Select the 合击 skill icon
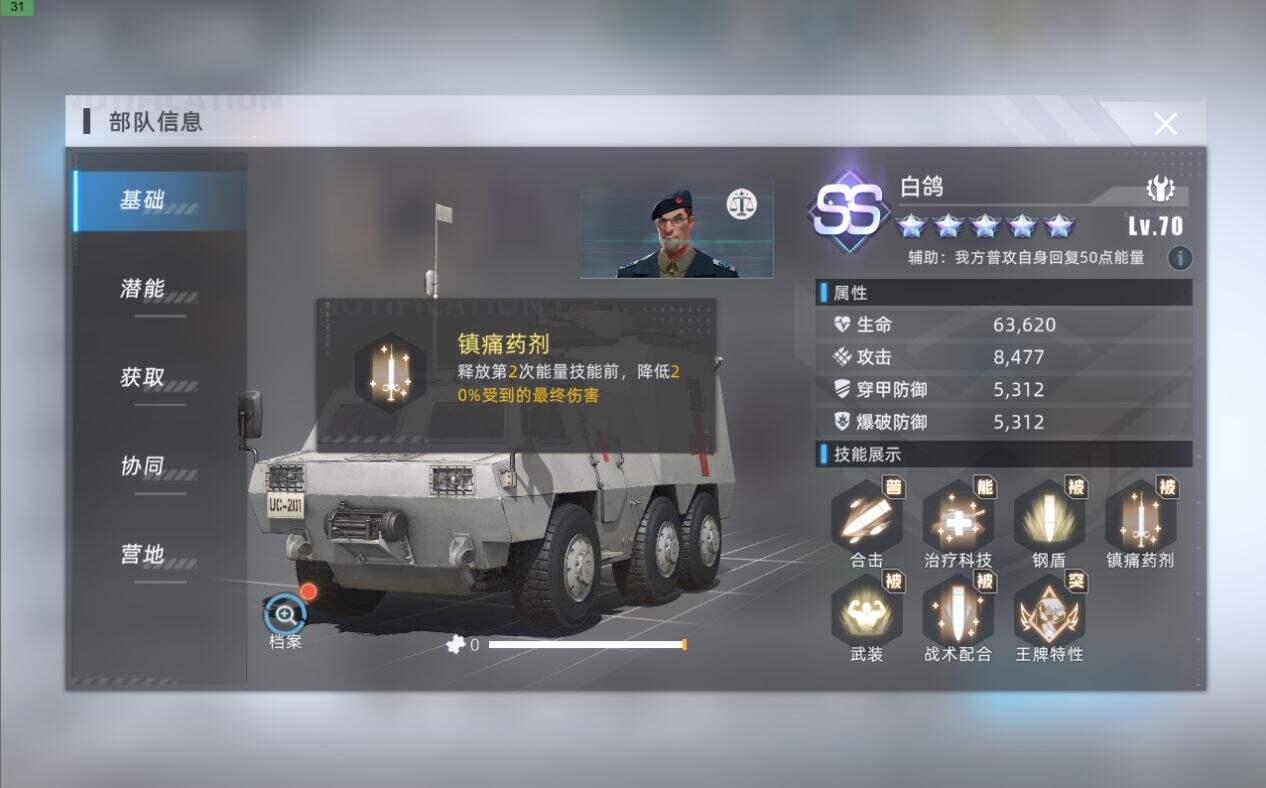 [867, 516]
